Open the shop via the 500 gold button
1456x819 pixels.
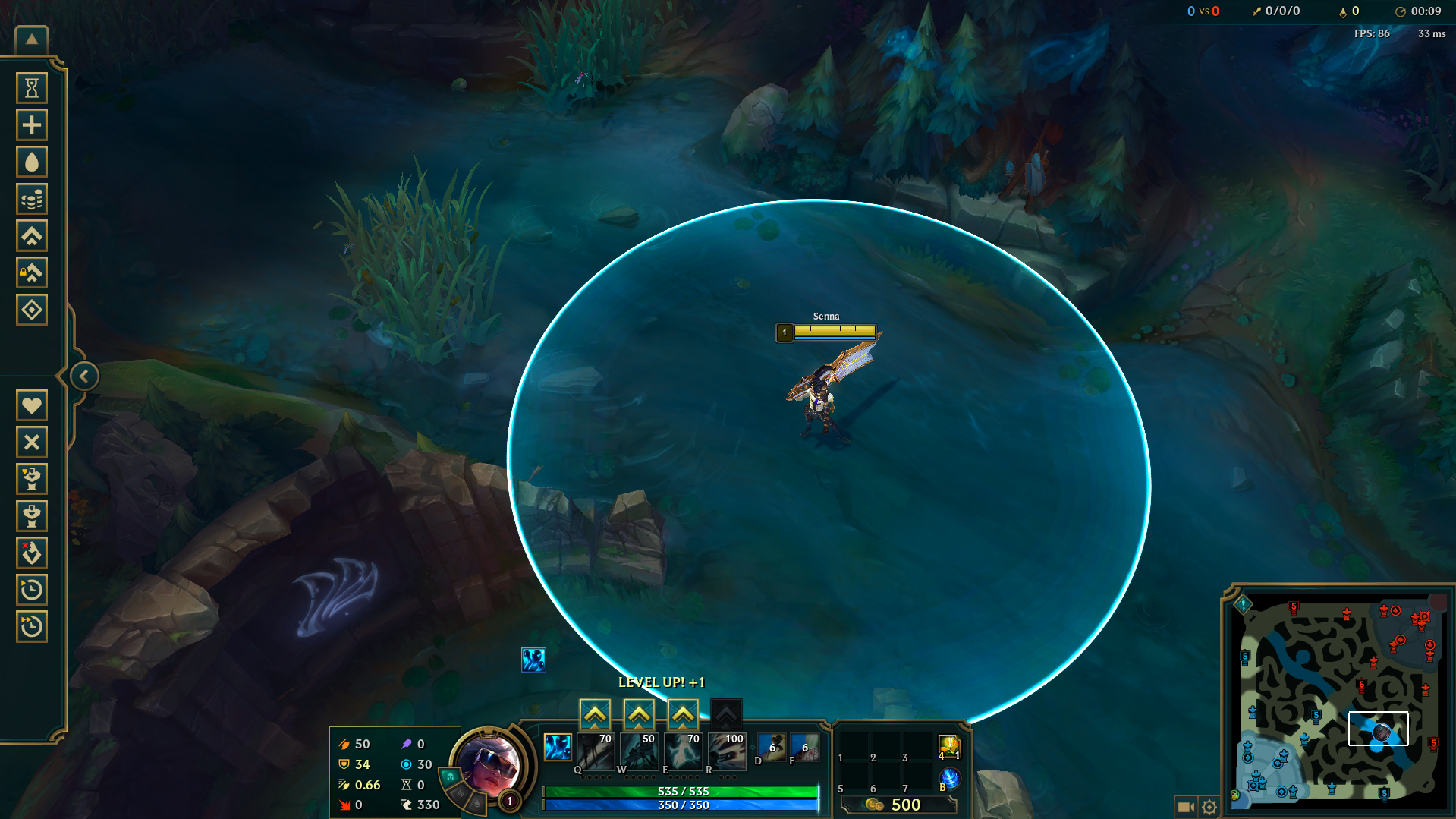(899, 805)
